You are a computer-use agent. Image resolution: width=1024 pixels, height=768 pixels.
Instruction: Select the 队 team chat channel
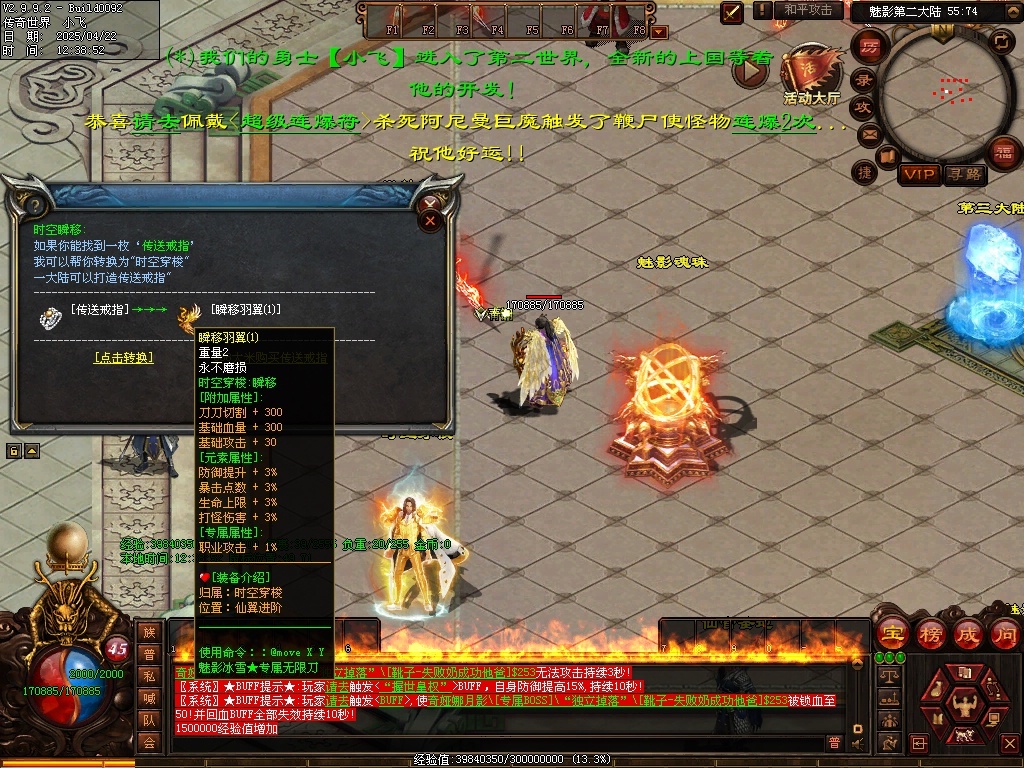tap(149, 720)
